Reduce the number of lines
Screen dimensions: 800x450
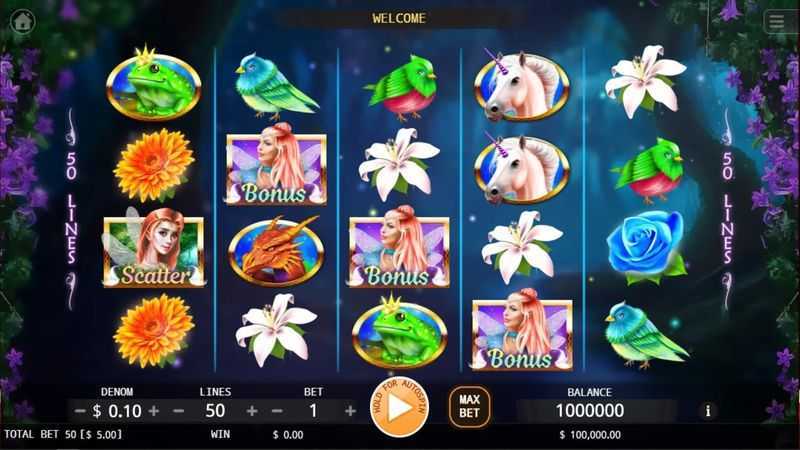pyautogui.click(x=179, y=411)
